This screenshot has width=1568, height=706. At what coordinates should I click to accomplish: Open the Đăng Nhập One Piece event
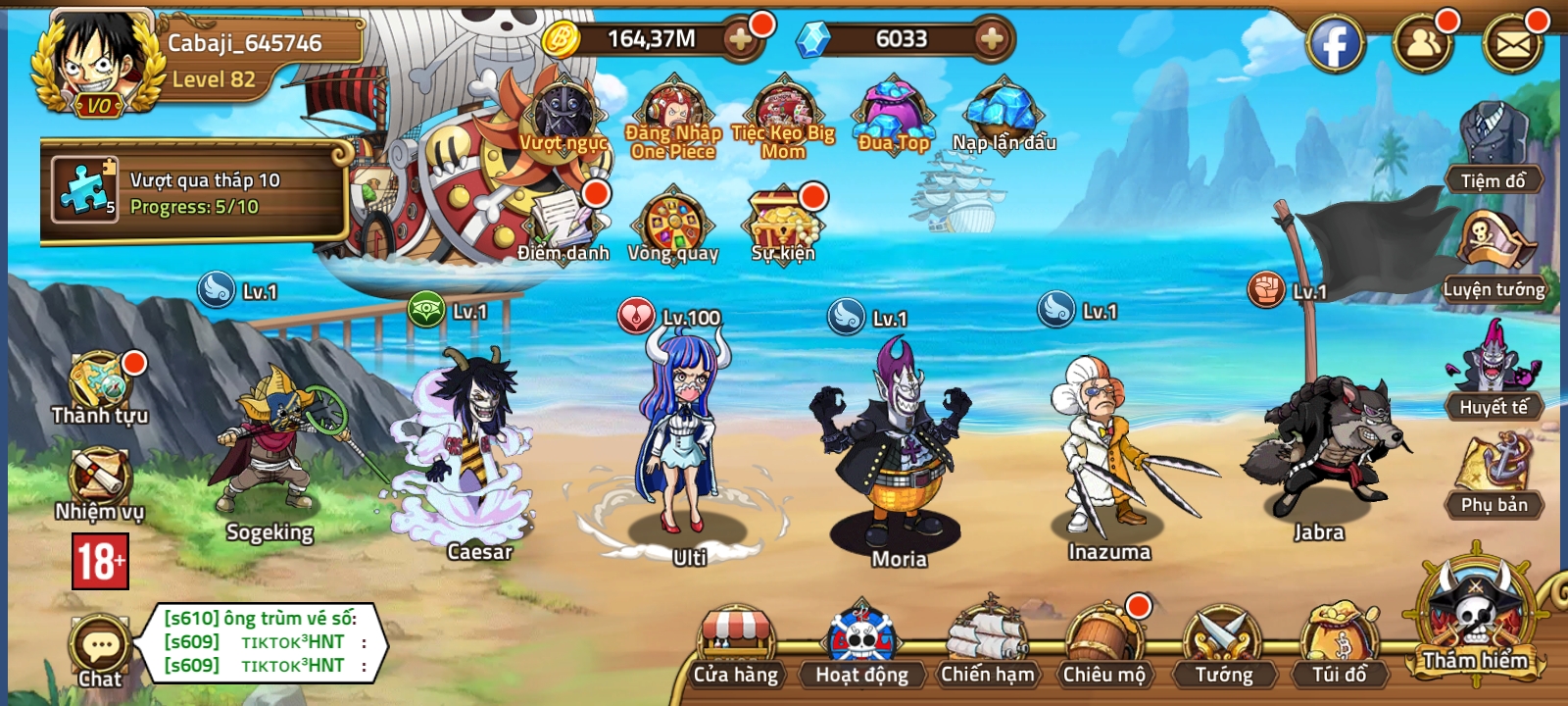[x=675, y=108]
